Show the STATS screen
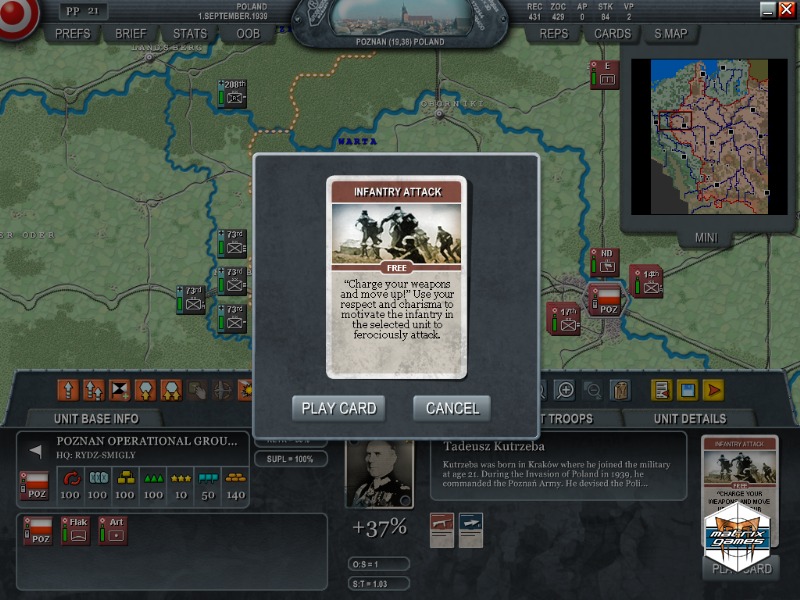The height and width of the screenshot is (600, 800). coord(189,33)
